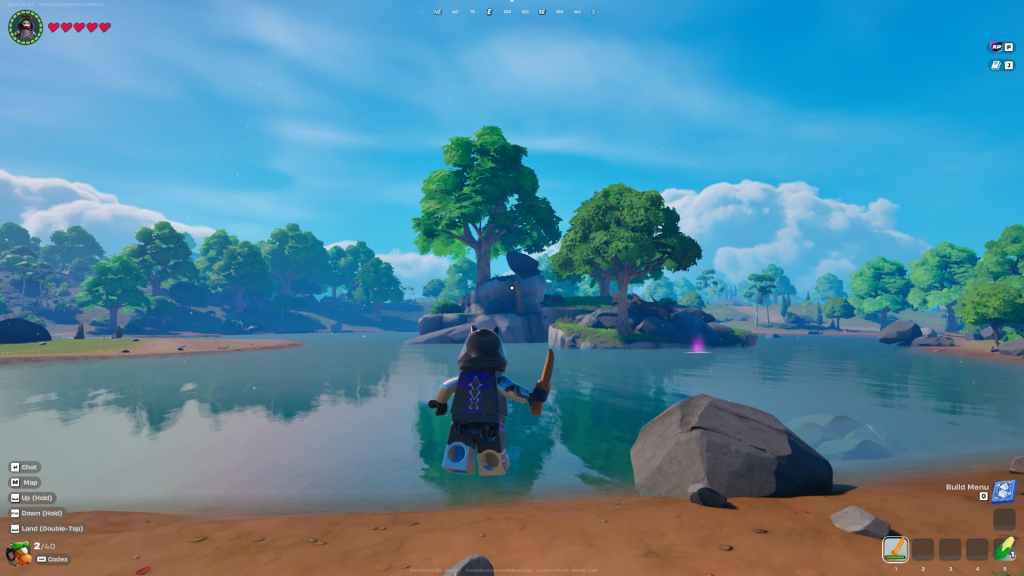Screen dimensions: 1024x576
Task: Open the Build Menu blueprint icon
Action: (1004, 491)
